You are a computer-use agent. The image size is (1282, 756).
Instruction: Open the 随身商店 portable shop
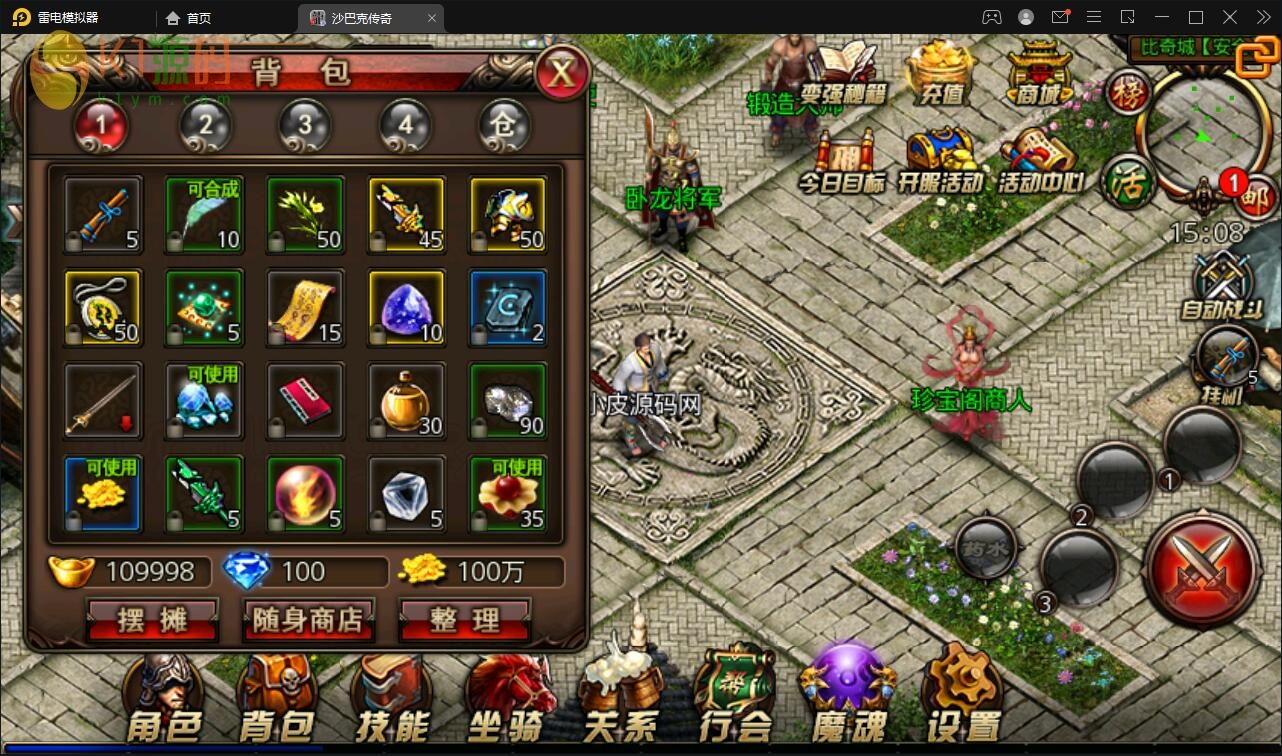(308, 620)
